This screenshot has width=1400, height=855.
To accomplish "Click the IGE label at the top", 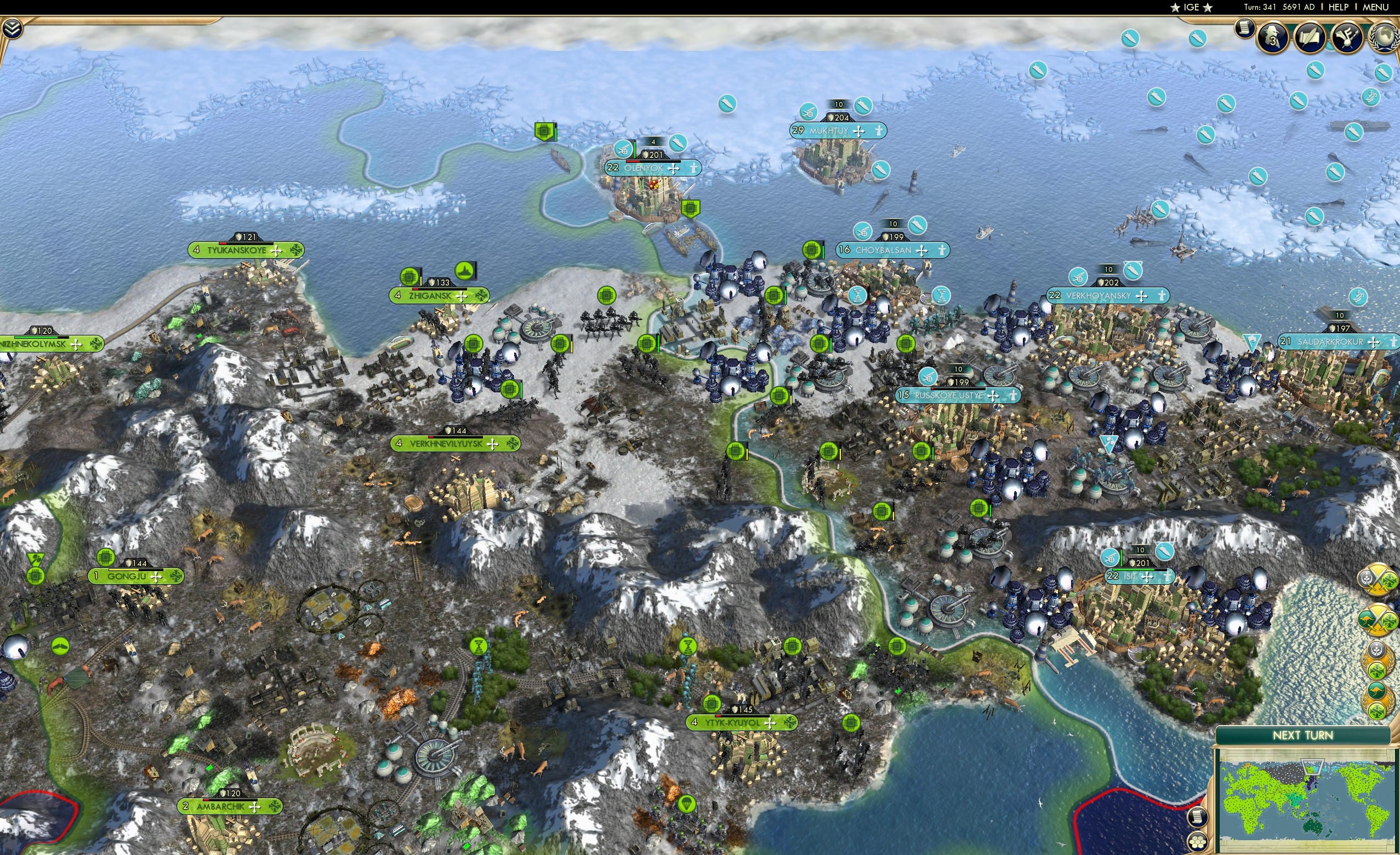I will click(x=1191, y=7).
